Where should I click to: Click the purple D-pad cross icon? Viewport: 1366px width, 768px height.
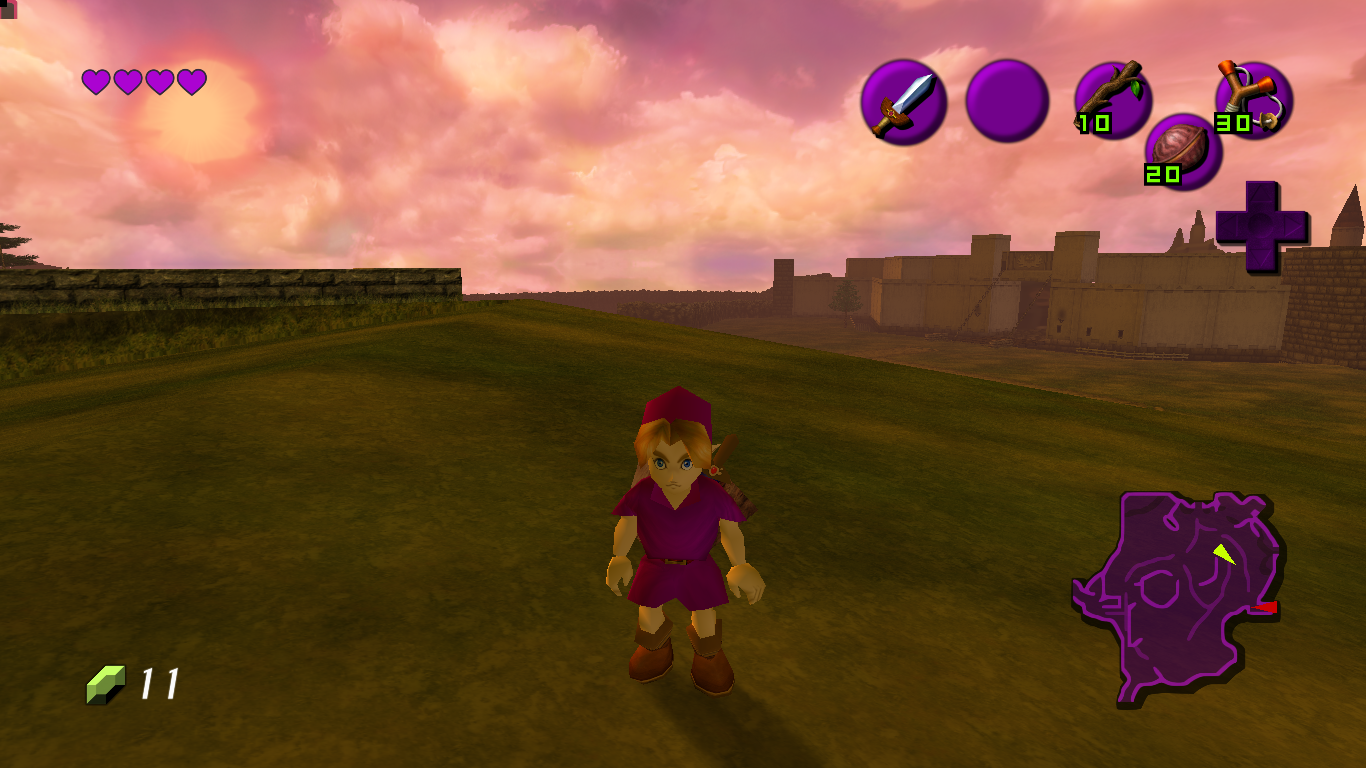click(1261, 227)
